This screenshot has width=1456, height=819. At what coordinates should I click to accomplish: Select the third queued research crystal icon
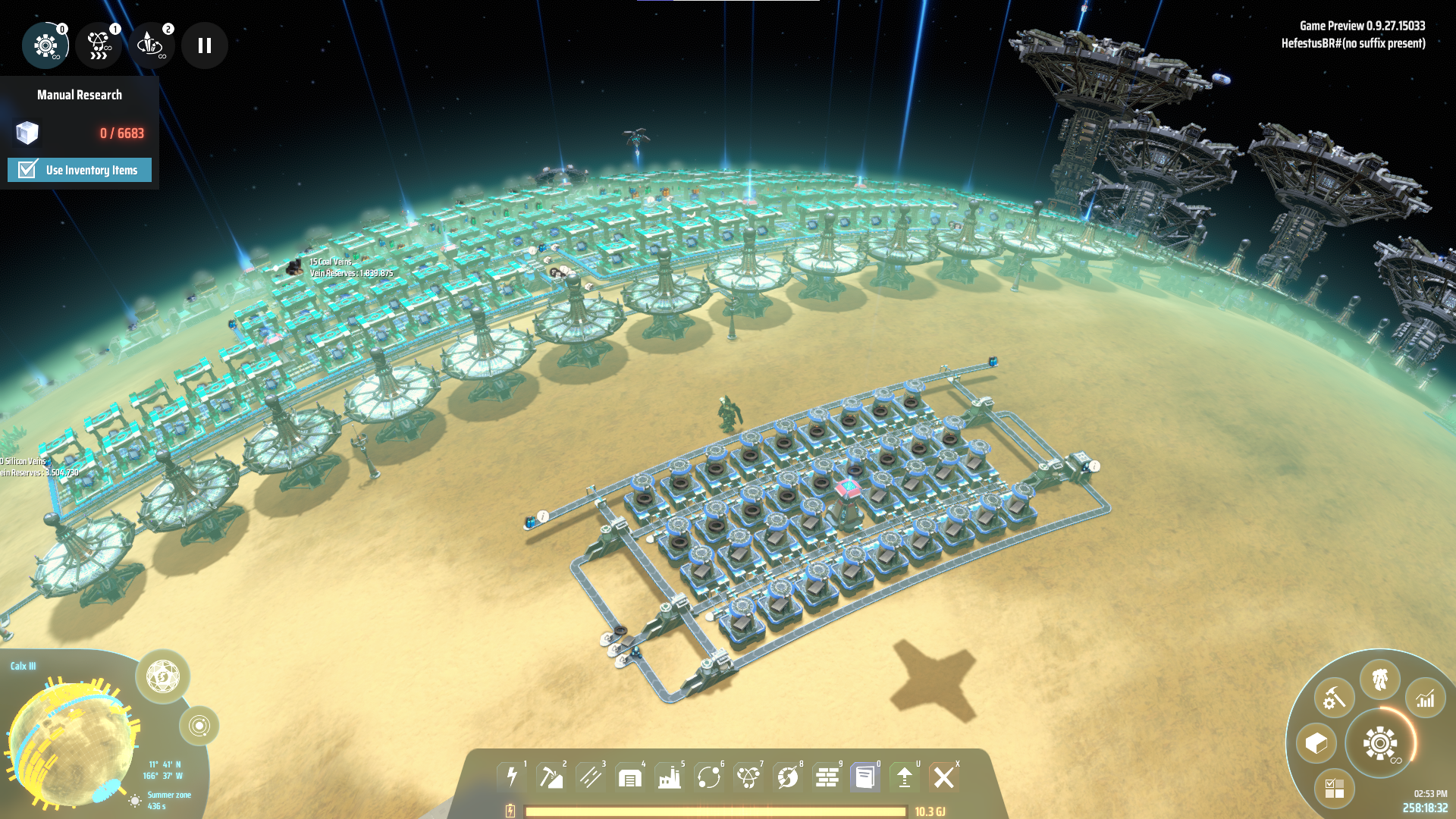[150, 45]
